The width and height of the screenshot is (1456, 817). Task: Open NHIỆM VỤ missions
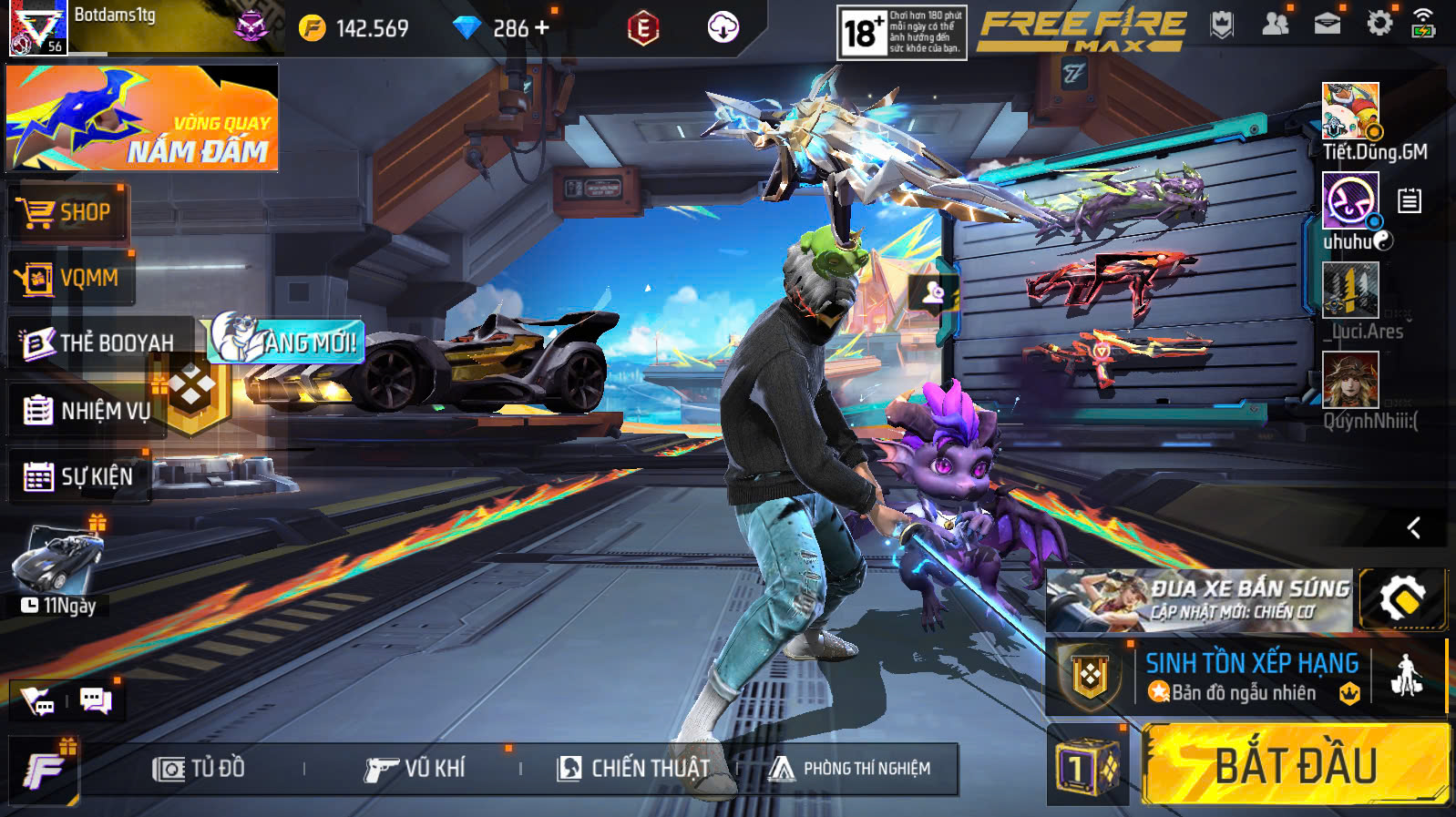pyautogui.click(x=87, y=411)
